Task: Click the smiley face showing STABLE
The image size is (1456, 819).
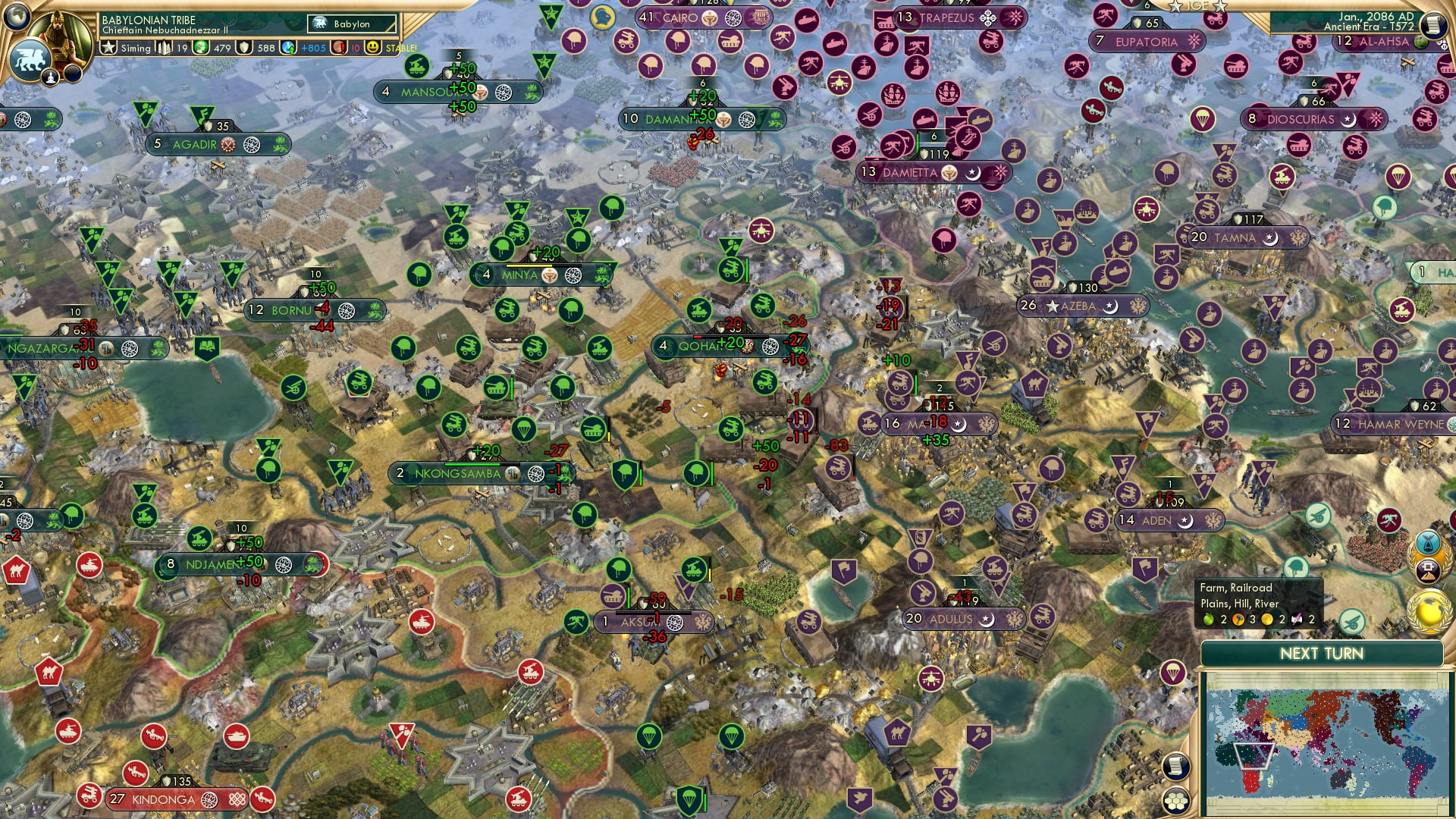Action: tap(374, 48)
